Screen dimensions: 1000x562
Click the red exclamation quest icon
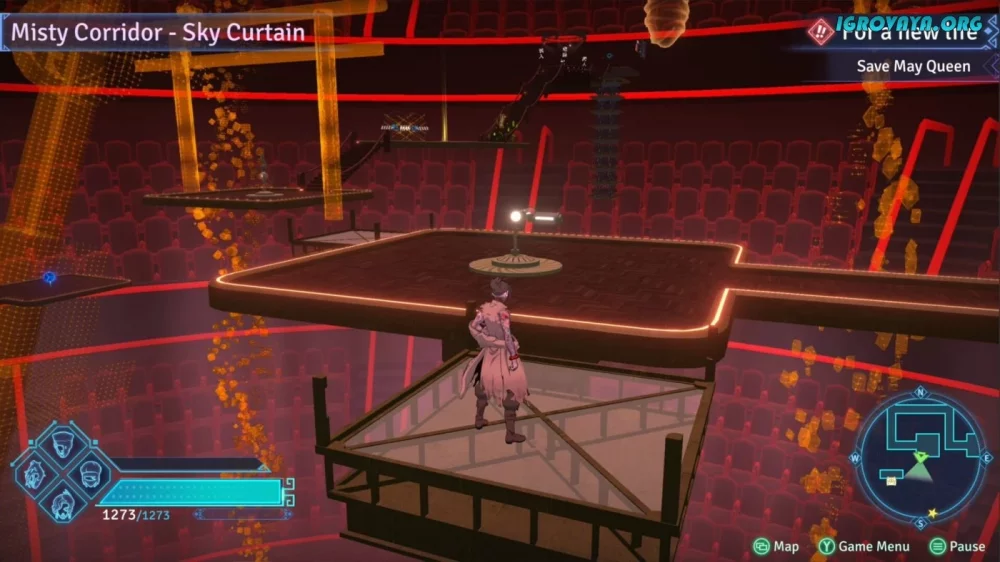point(821,32)
